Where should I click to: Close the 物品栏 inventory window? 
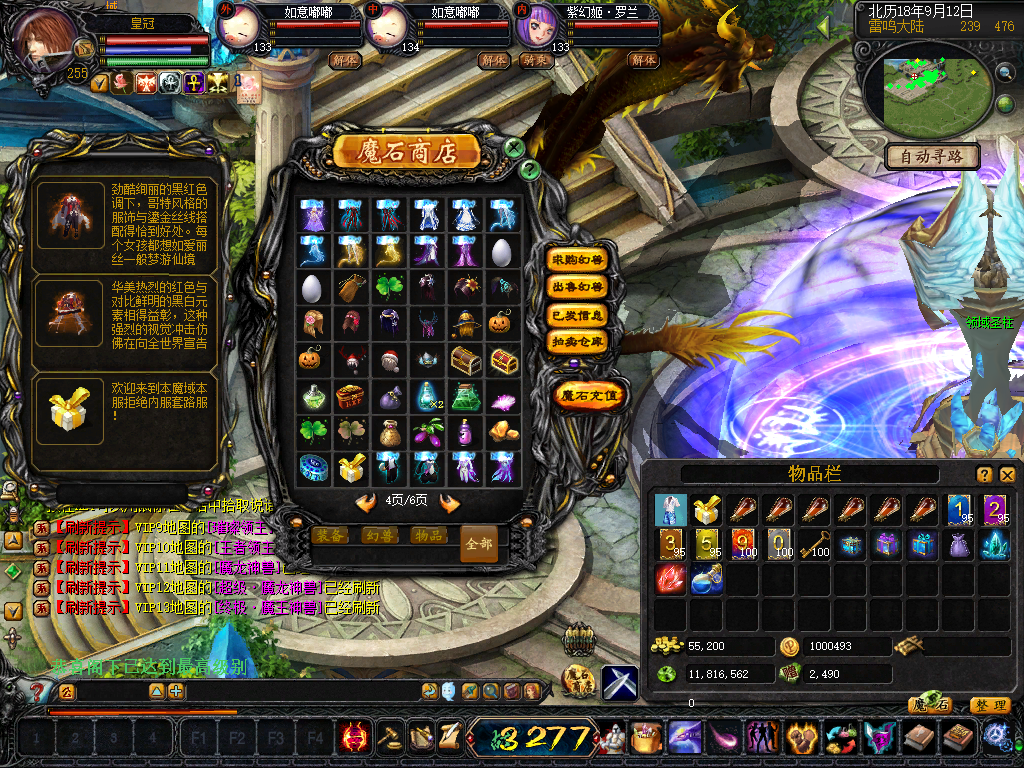[x=1007, y=475]
